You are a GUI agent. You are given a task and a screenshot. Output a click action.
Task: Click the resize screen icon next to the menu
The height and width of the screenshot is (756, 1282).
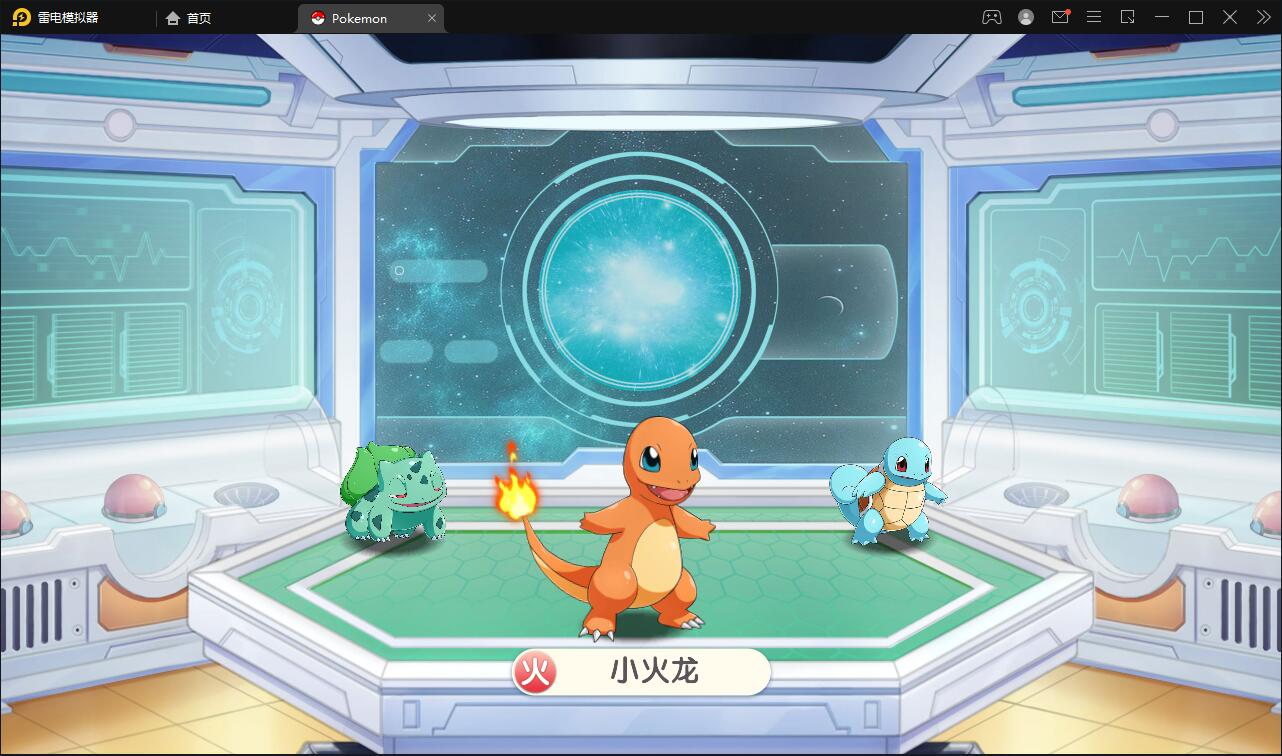coord(1128,16)
